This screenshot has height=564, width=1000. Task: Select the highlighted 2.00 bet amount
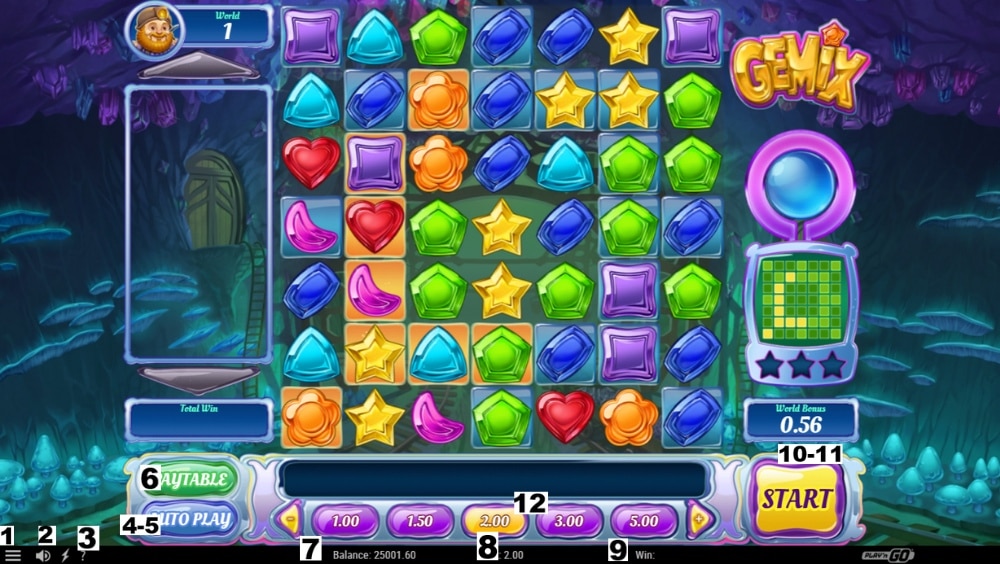494,521
